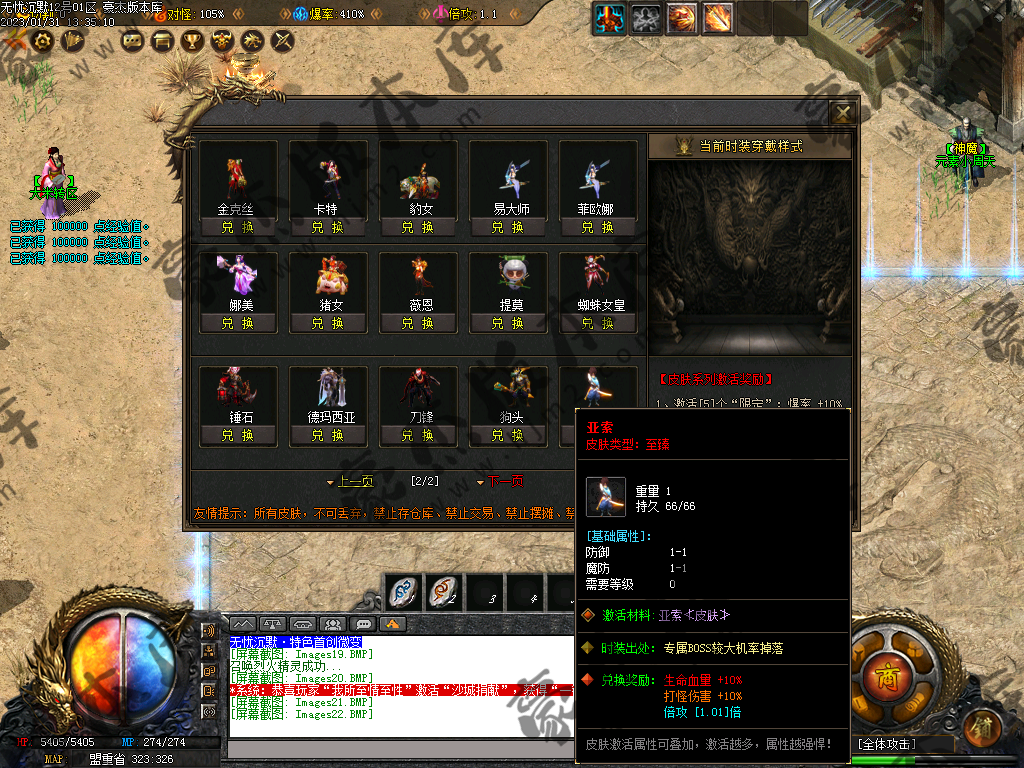Exchange the 薇恩 skin
Image resolution: width=1024 pixels, height=768 pixels.
(417, 323)
